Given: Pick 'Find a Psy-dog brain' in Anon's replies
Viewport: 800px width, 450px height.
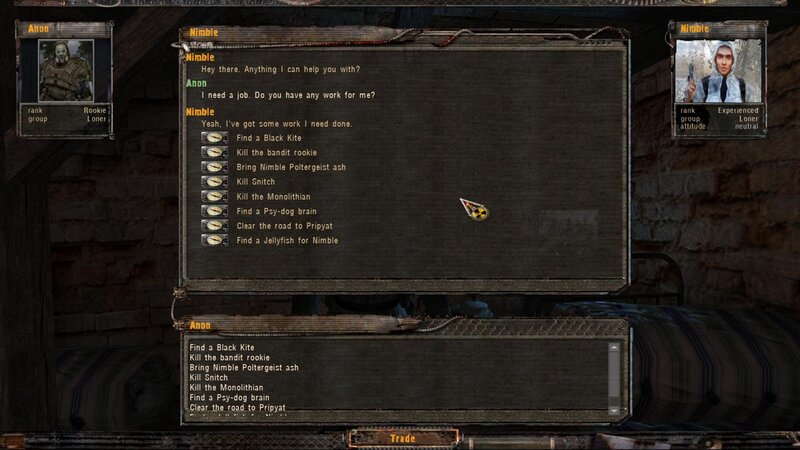Looking at the screenshot, I should pyautogui.click(x=228, y=398).
